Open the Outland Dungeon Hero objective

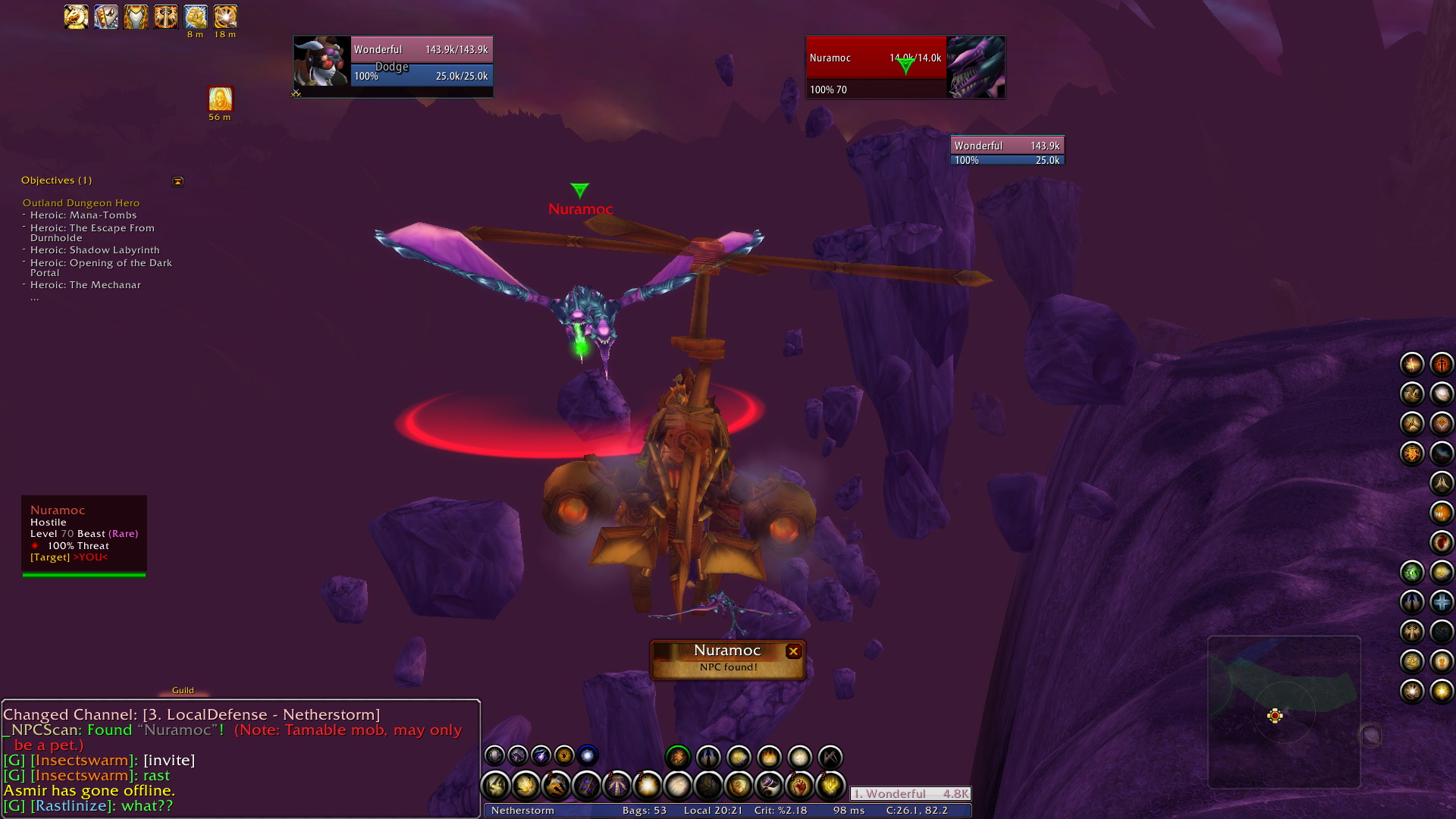coord(81,203)
